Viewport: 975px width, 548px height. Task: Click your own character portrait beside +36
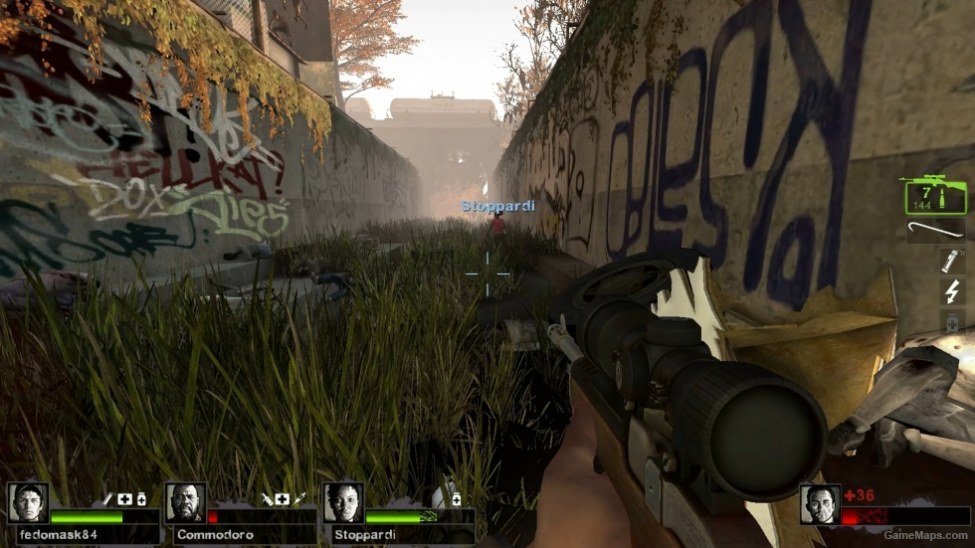tap(820, 505)
